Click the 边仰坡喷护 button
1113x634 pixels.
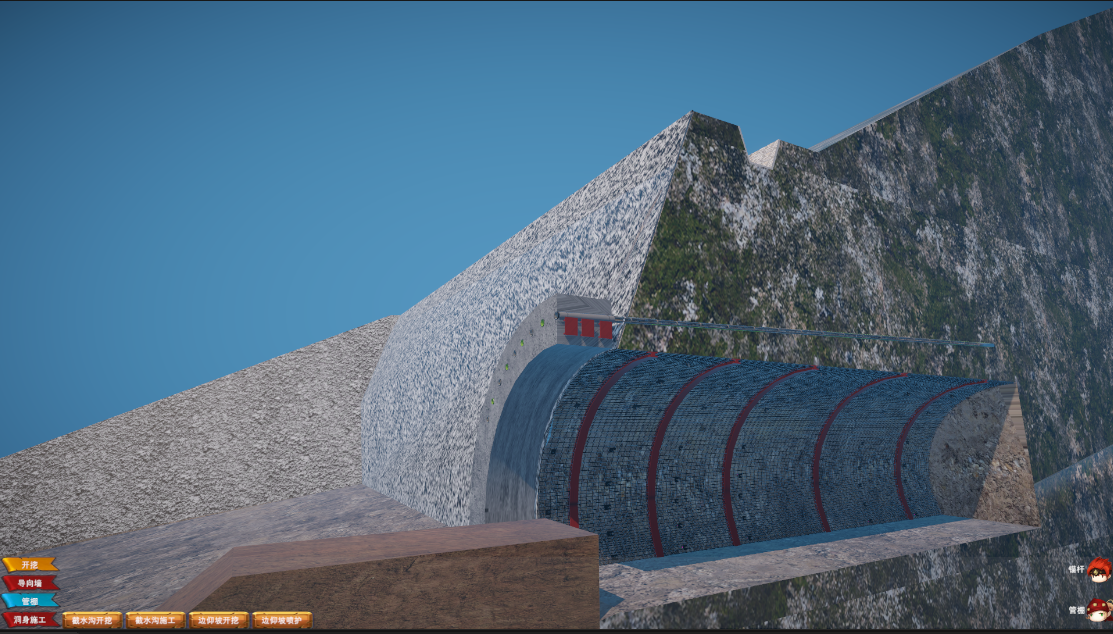tap(281, 620)
